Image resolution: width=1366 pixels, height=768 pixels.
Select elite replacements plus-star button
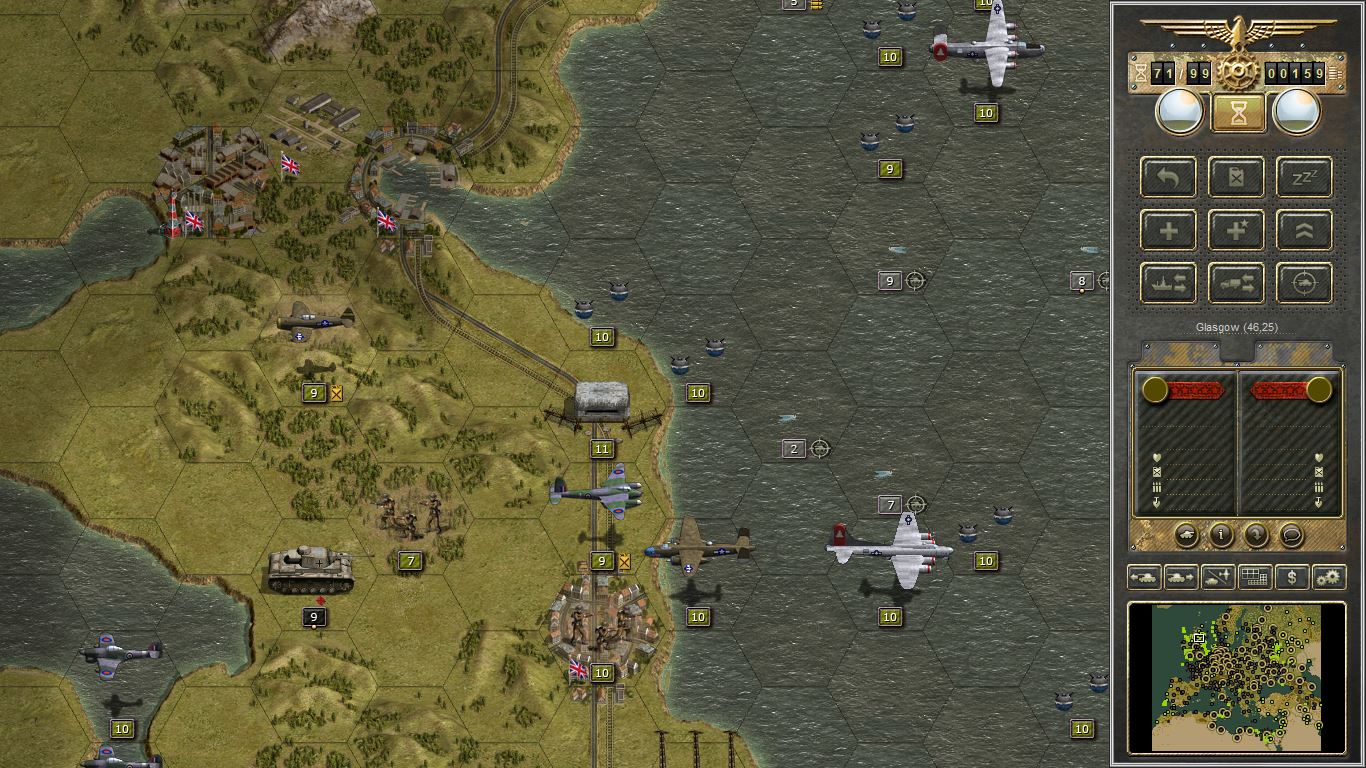click(x=1236, y=230)
